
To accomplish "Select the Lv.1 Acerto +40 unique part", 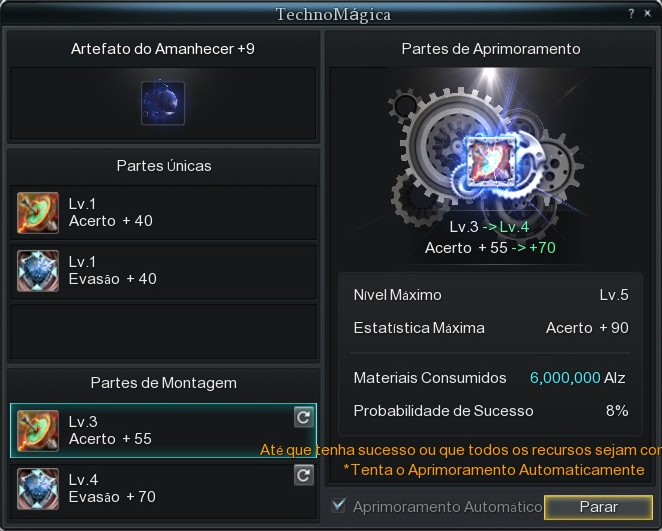I will tap(163, 212).
